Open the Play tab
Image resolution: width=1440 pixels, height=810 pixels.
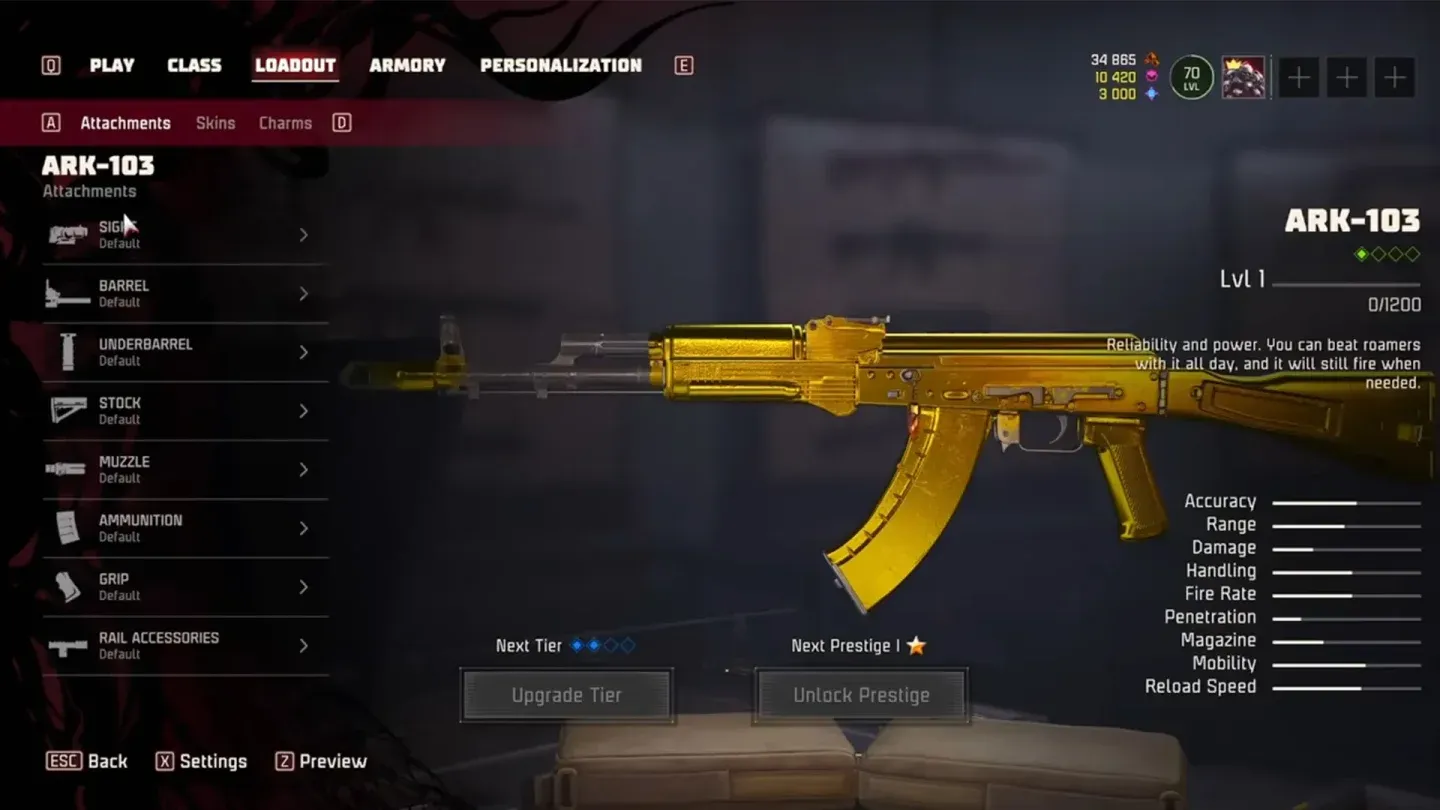pyautogui.click(x=111, y=65)
